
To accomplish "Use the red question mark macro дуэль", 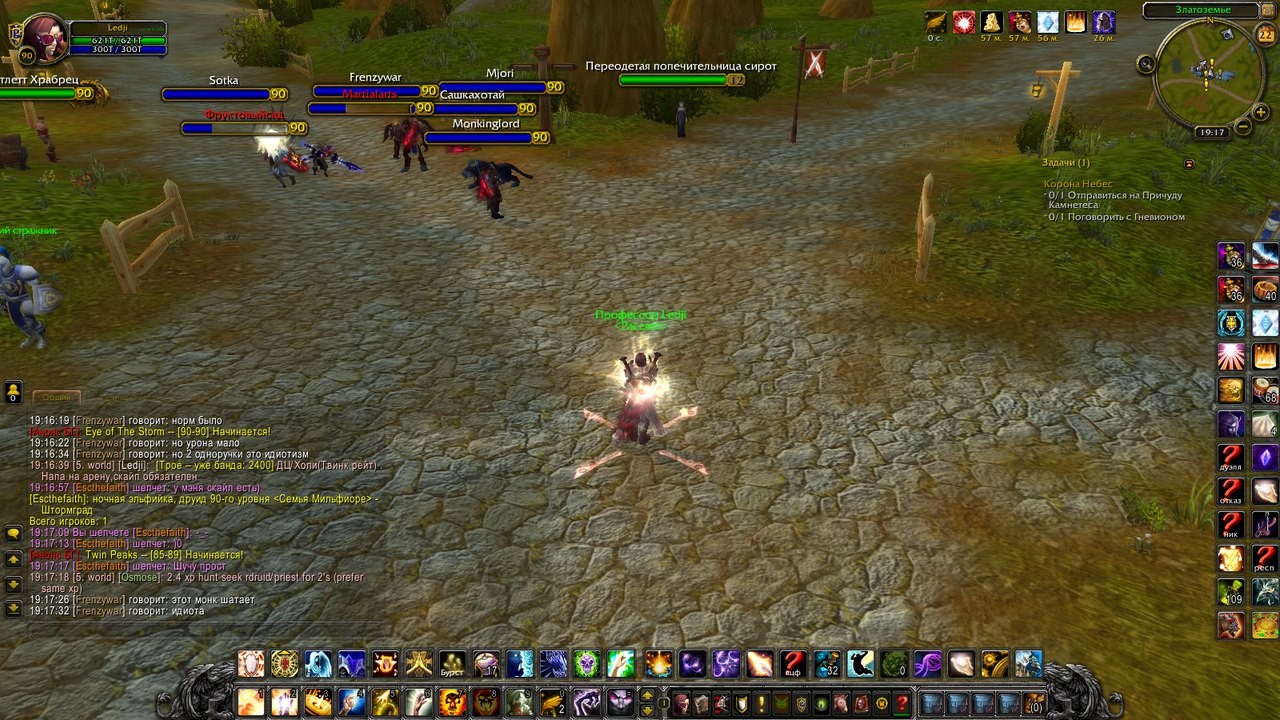I will [1231, 458].
